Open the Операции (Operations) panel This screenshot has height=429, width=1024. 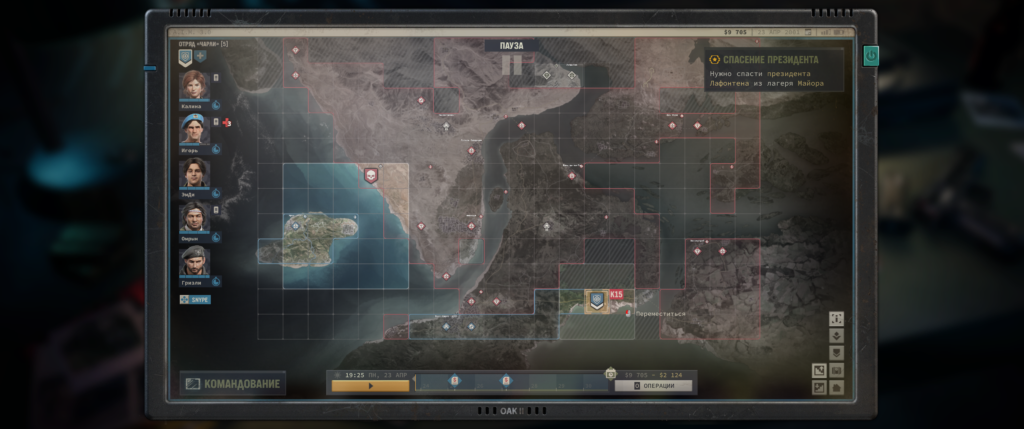pos(654,385)
